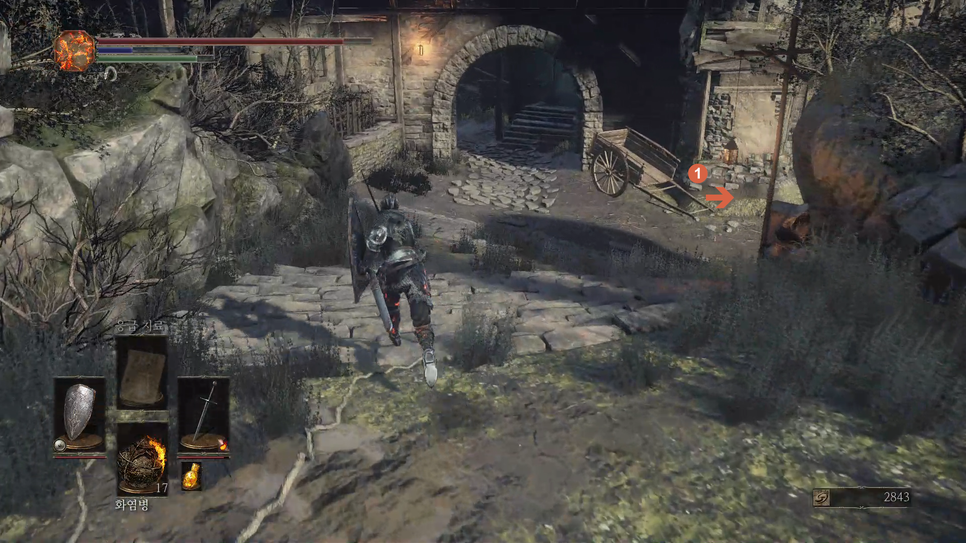Choose the shield in the left-hand slot

79,415
